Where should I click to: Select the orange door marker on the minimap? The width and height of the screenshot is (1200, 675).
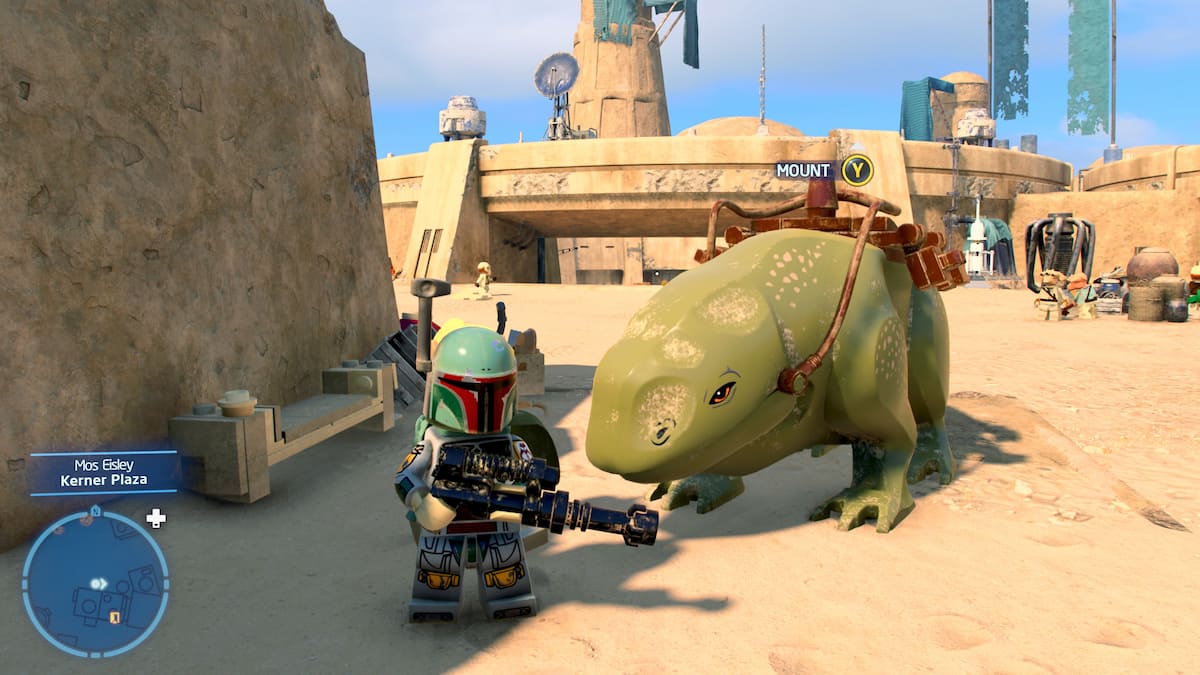click(x=115, y=617)
